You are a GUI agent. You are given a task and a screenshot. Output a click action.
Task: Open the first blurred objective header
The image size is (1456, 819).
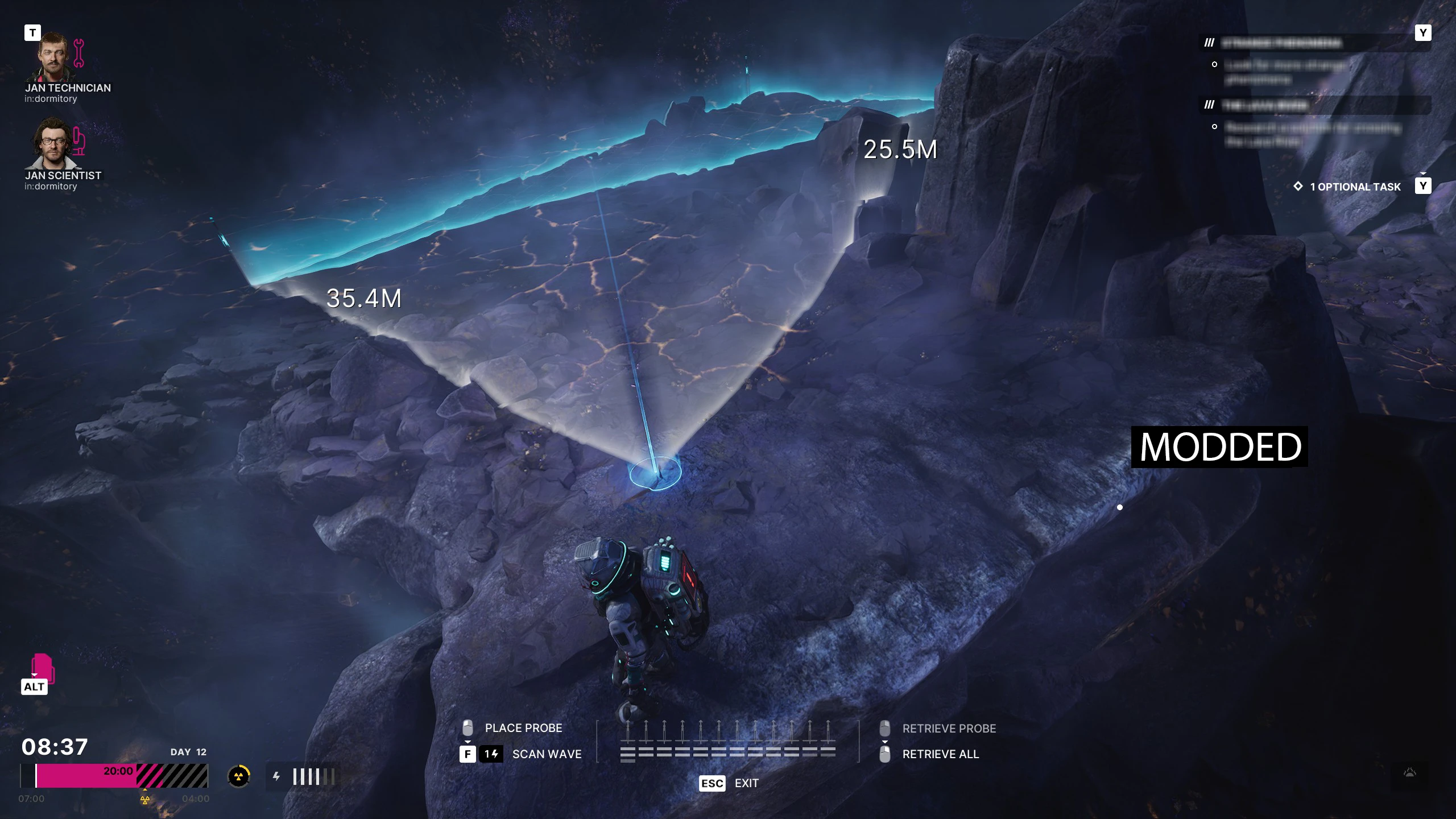[x=1281, y=43]
